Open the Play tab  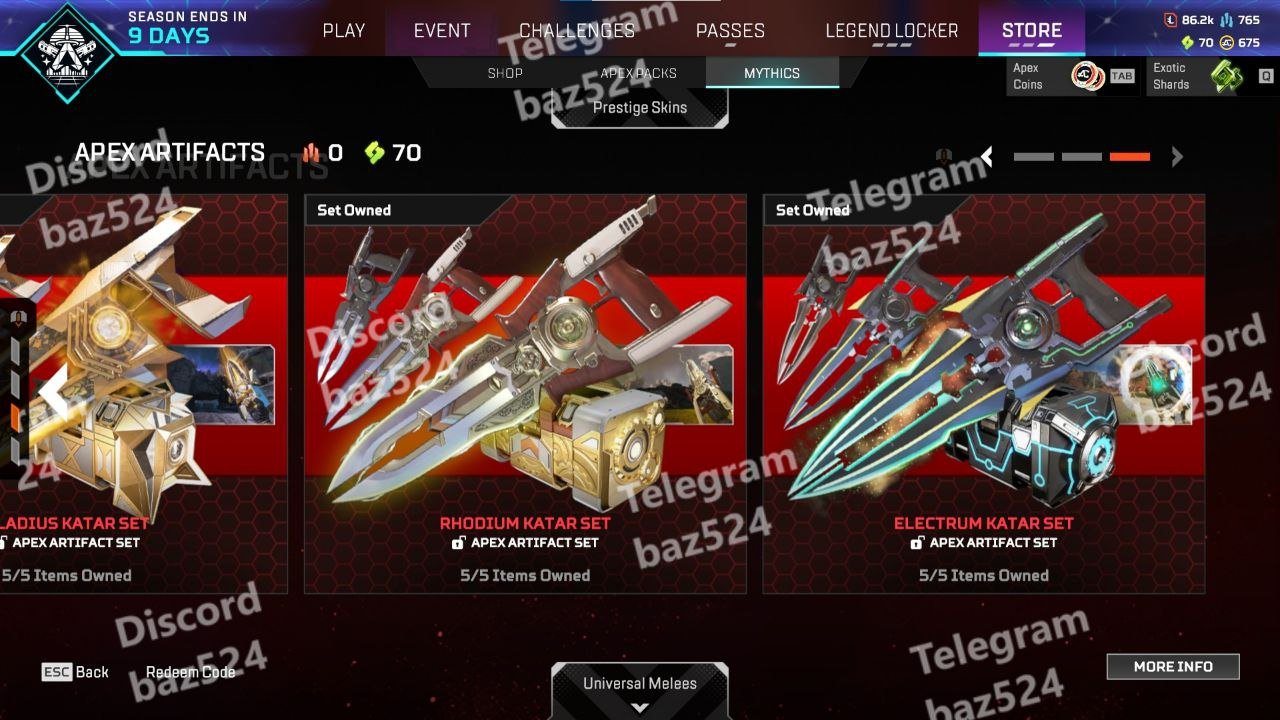click(x=343, y=30)
